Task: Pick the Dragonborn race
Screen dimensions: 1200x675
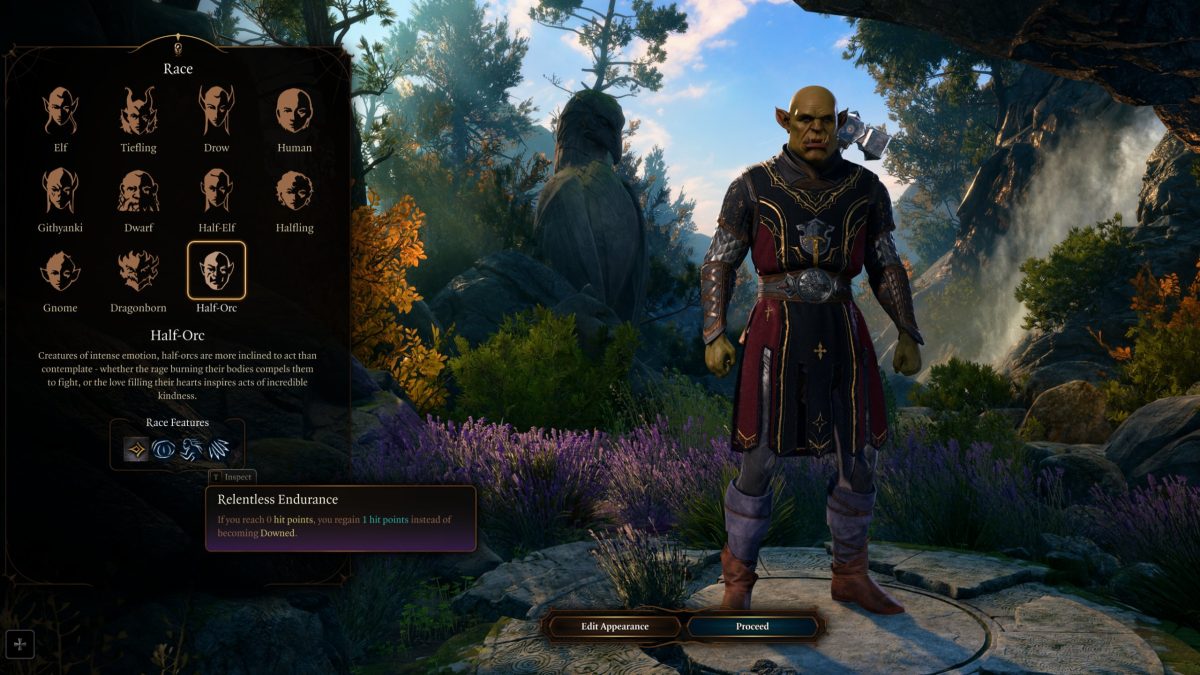Action: (139, 271)
